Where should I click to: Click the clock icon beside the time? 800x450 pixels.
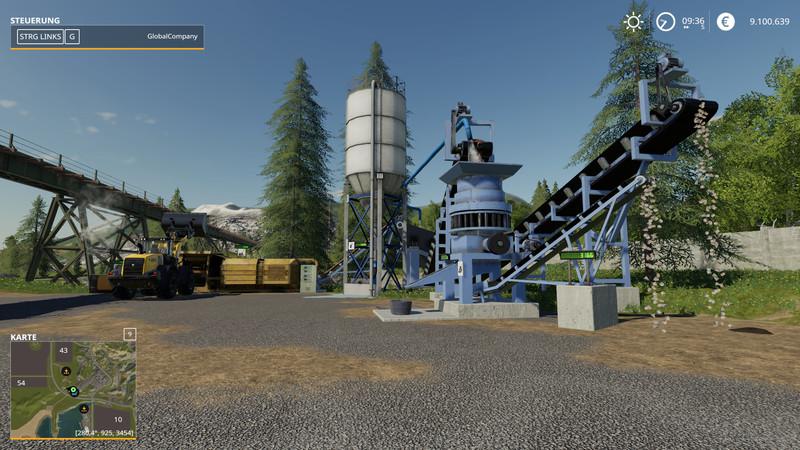click(x=665, y=22)
